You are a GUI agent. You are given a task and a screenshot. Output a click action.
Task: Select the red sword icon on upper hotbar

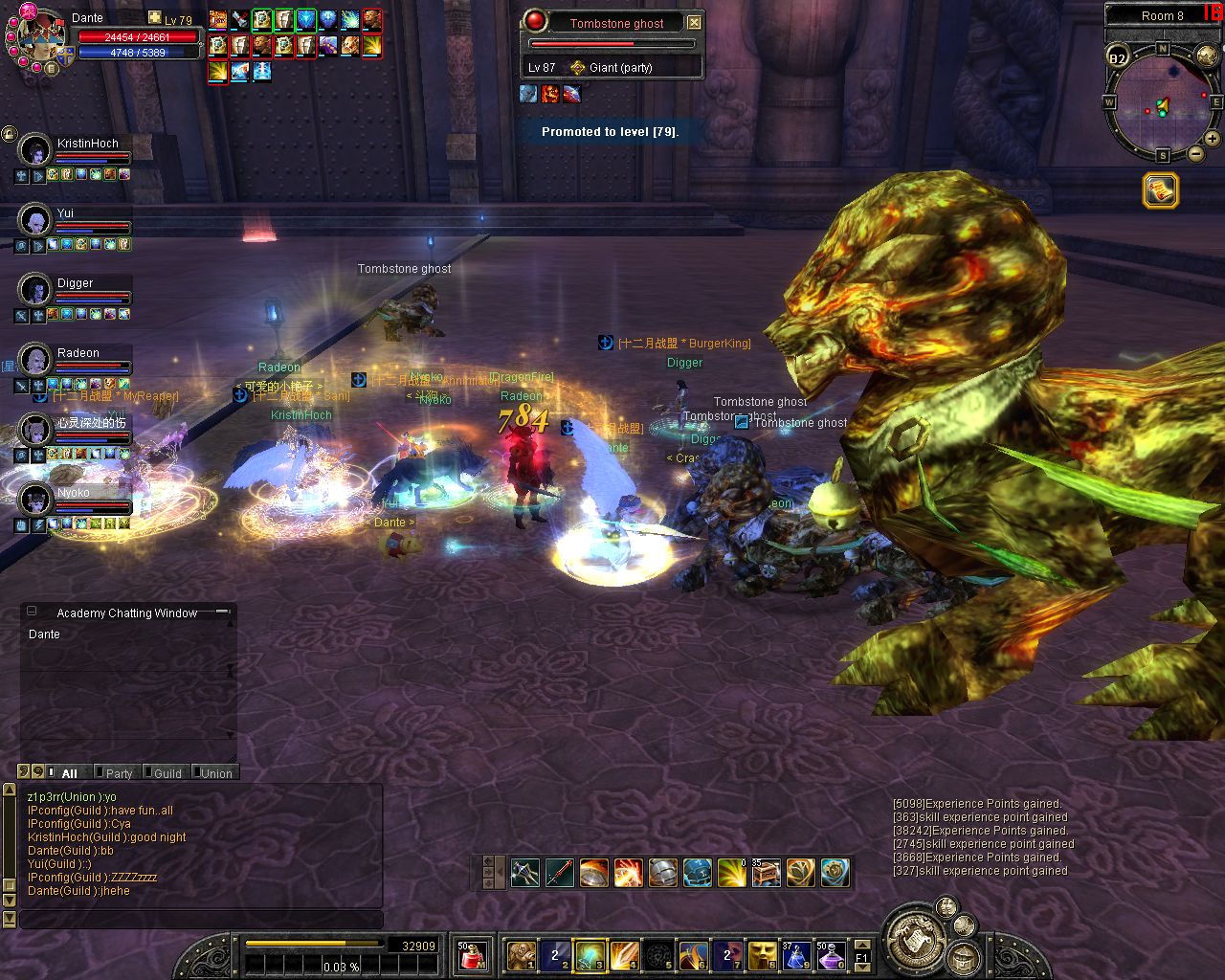560,872
